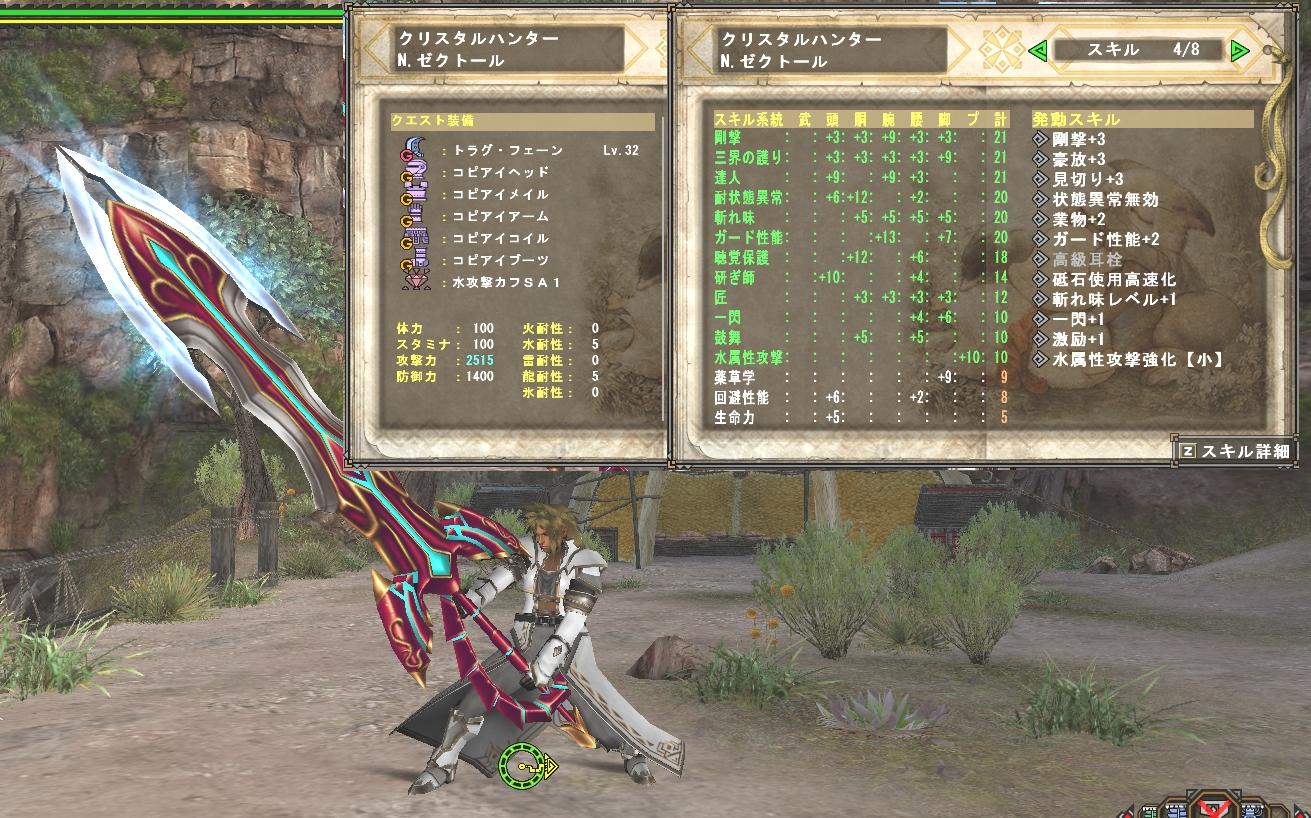Pick the ガード性能+2 active skill

click(x=1105, y=240)
